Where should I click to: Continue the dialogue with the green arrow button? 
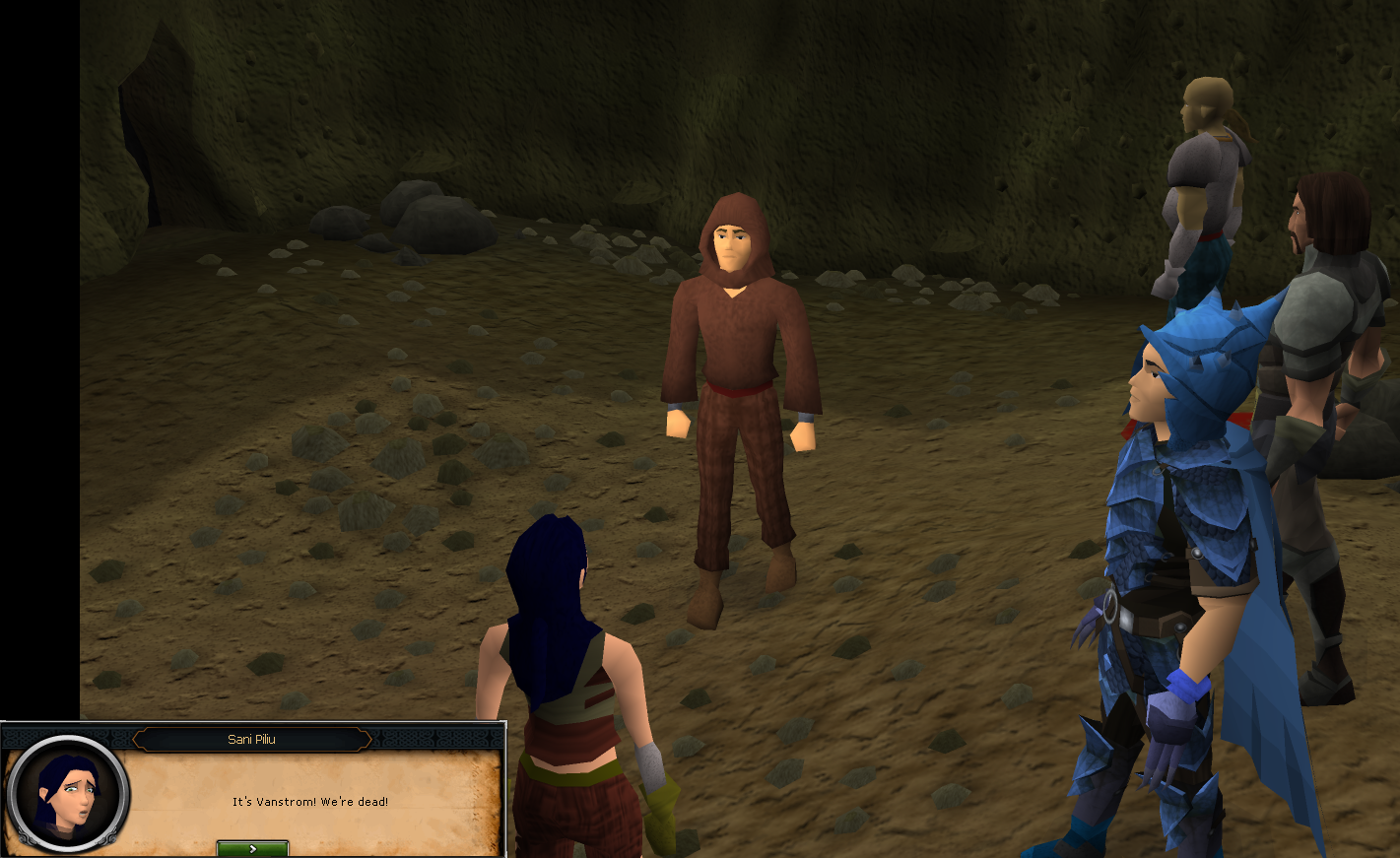point(252,848)
